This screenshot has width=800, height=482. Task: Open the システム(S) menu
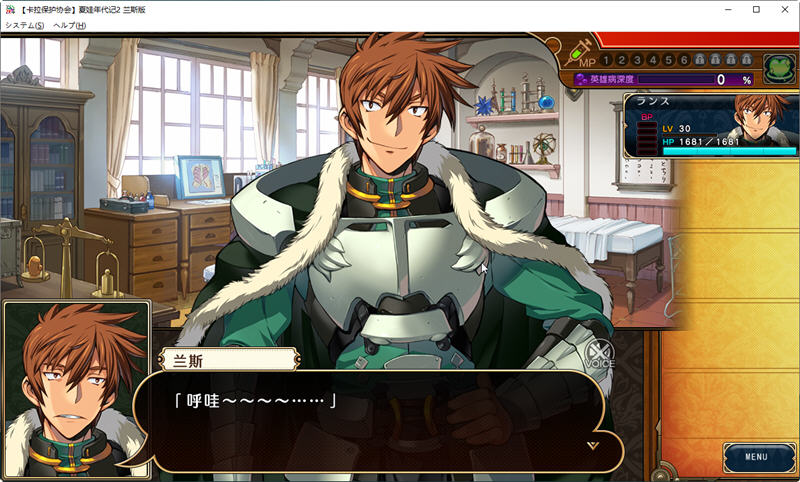(x=24, y=25)
